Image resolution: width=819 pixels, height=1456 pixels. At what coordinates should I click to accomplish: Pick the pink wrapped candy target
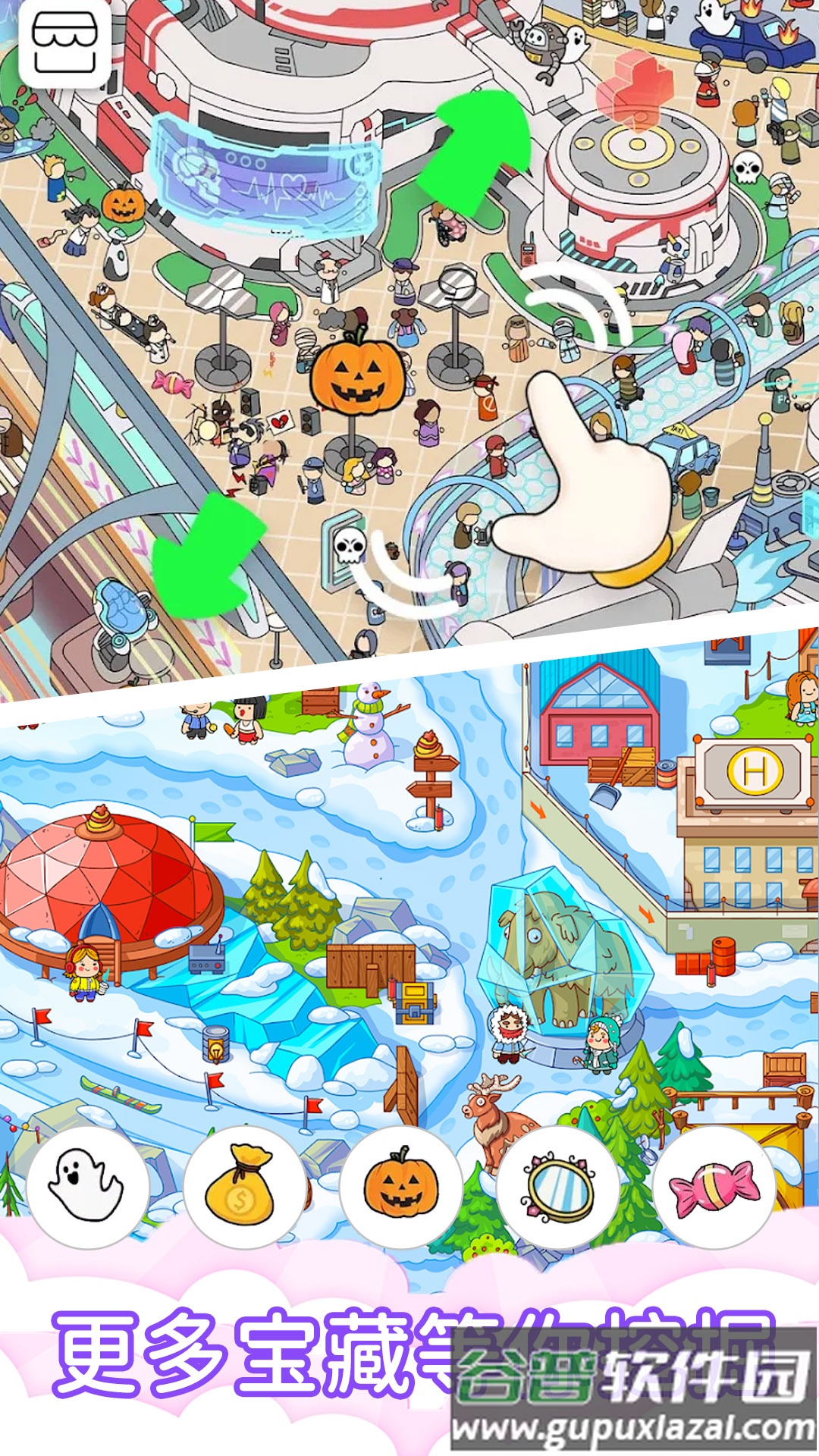(x=714, y=1187)
